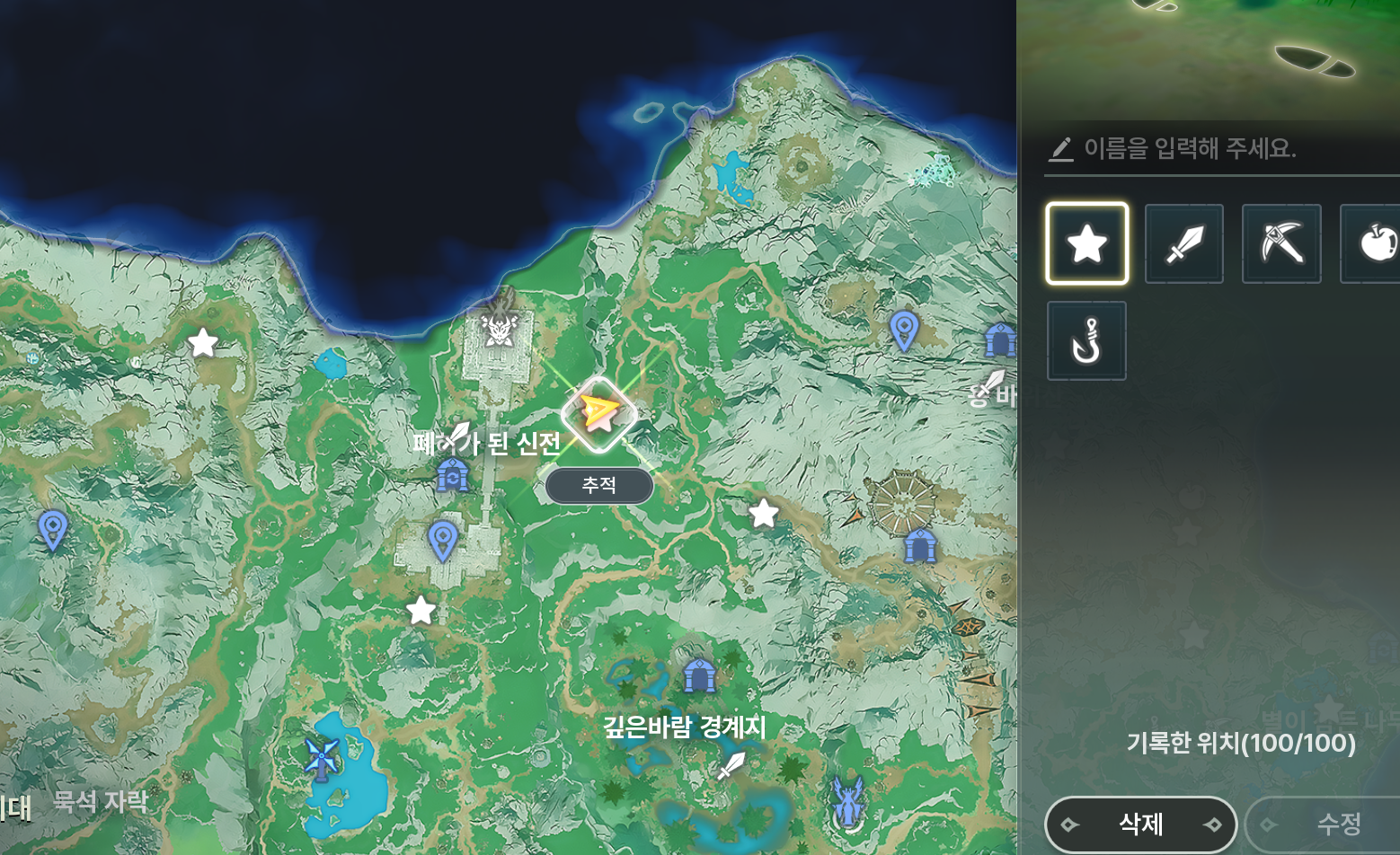Choose the fishing hook marker icon type

coord(1086,341)
